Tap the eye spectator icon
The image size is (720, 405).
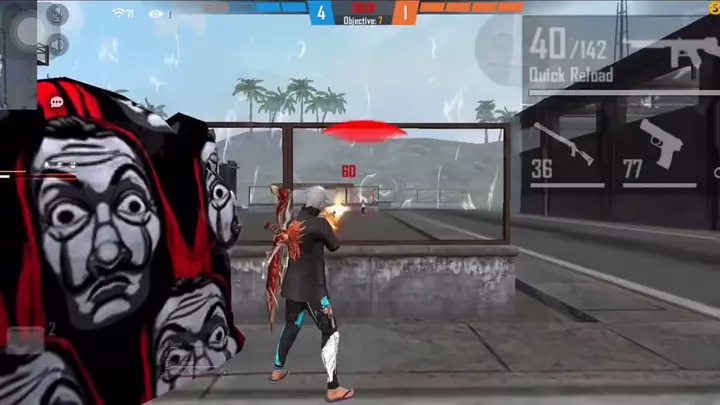pos(155,14)
